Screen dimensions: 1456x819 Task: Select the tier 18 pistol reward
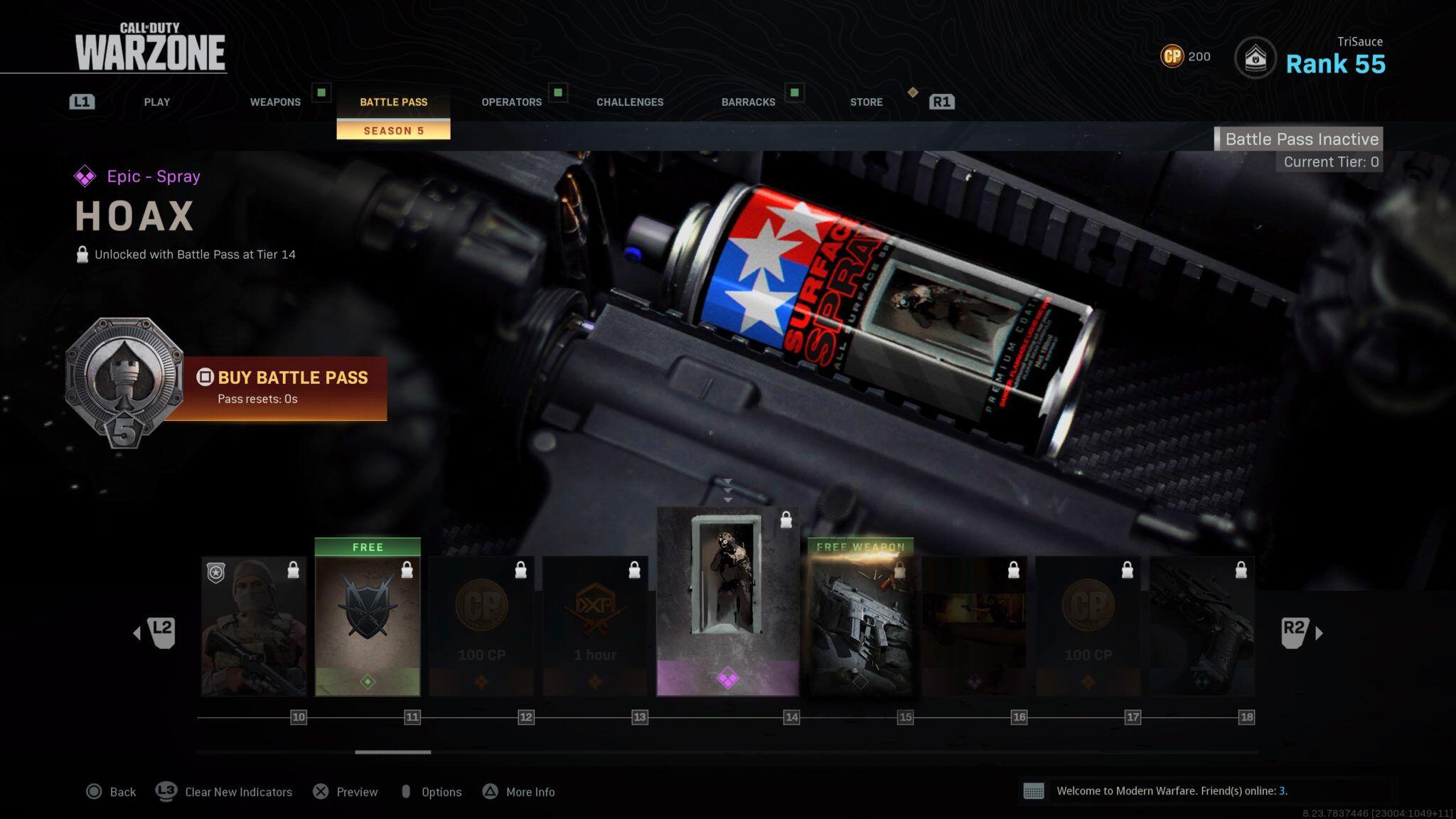pyautogui.click(x=1201, y=626)
